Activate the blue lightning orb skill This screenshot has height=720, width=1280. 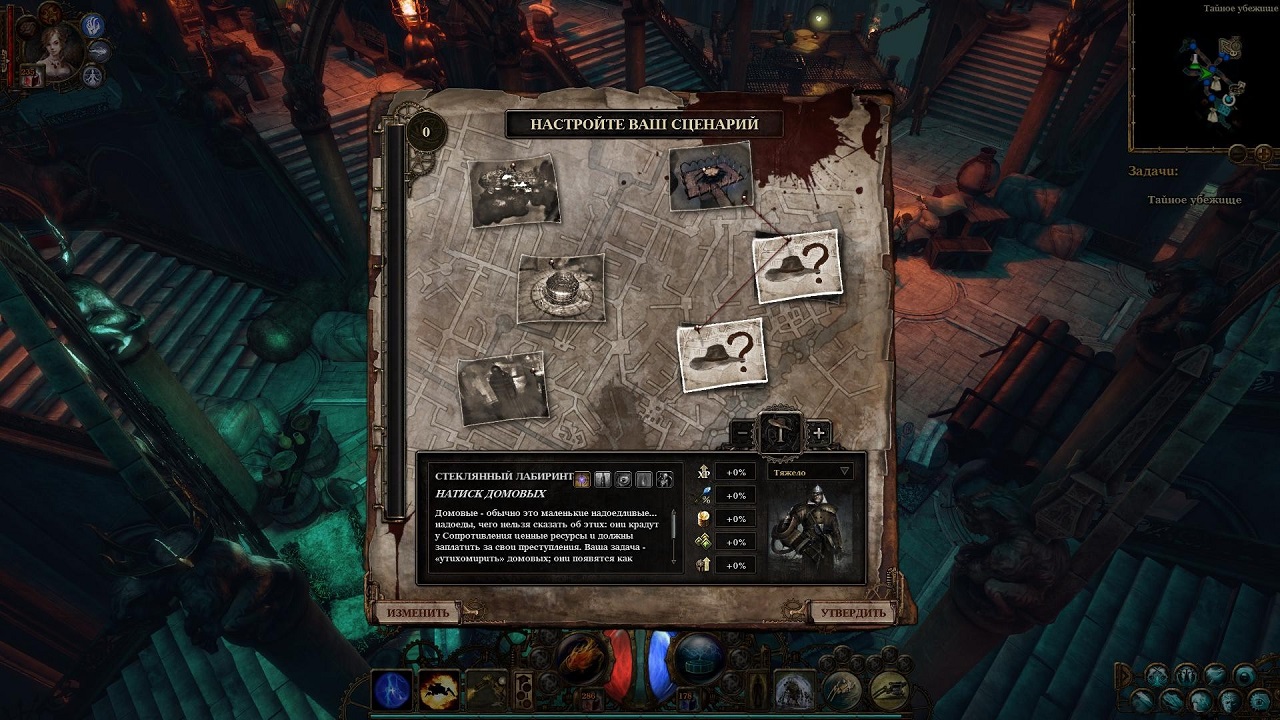pos(392,689)
